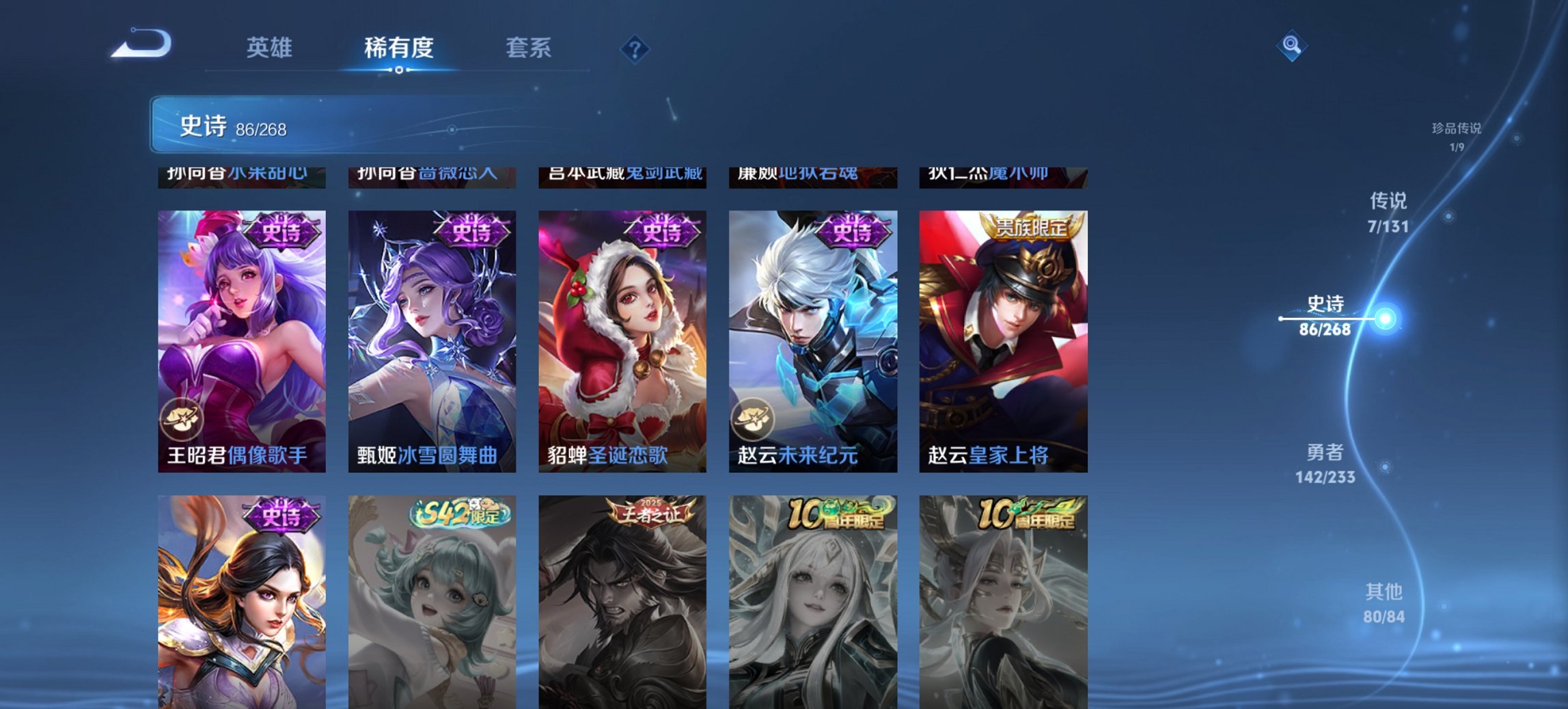Image resolution: width=1568 pixels, height=709 pixels.
Task: Switch to the 英雄 tab
Action: click(x=271, y=47)
